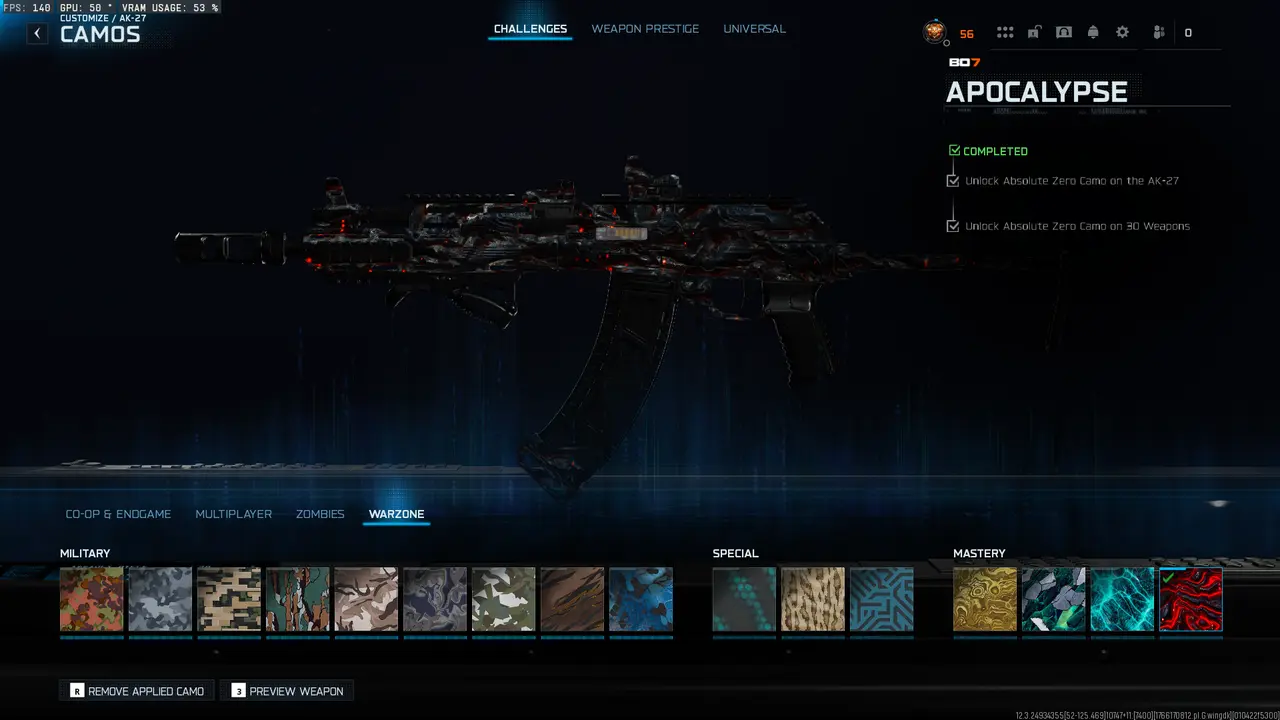Select the first green Military camo swatch
Image resolution: width=1280 pixels, height=720 pixels.
click(x=91, y=598)
